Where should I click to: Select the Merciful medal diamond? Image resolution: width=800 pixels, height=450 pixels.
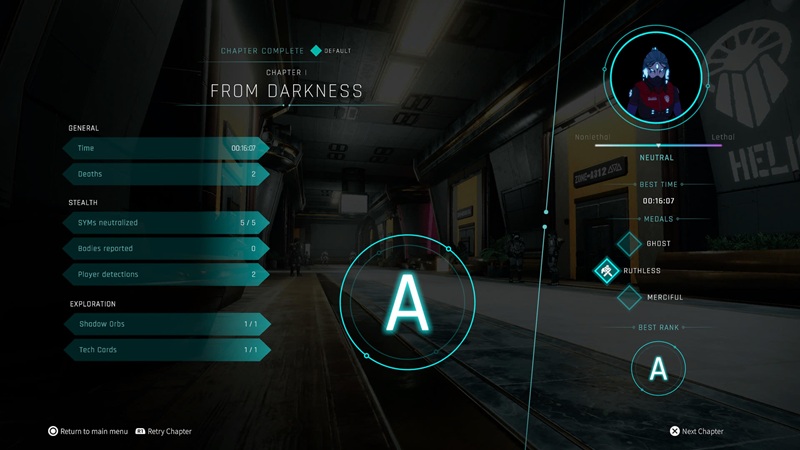click(x=629, y=297)
